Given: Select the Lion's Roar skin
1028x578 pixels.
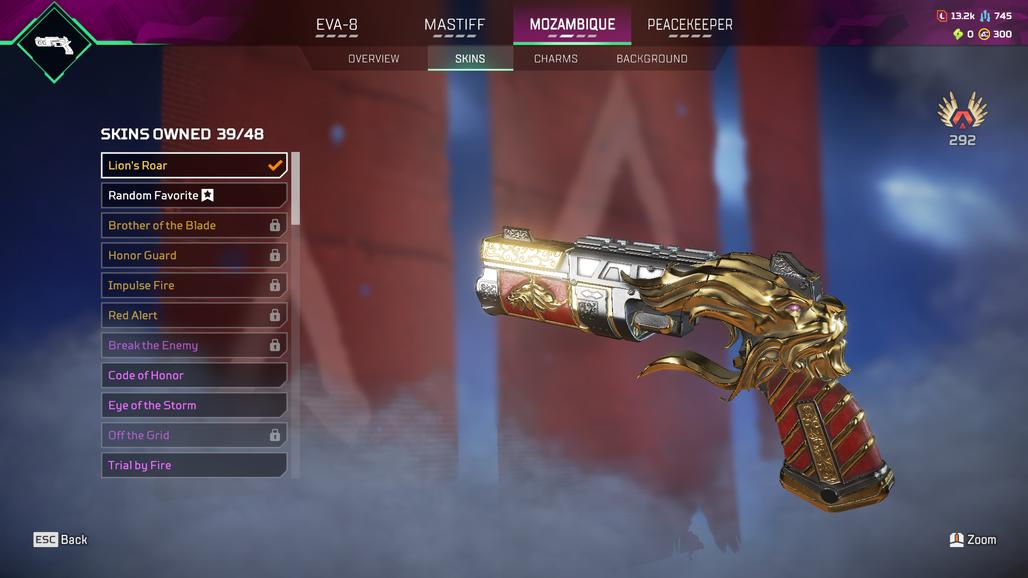Looking at the screenshot, I should (x=194, y=165).
